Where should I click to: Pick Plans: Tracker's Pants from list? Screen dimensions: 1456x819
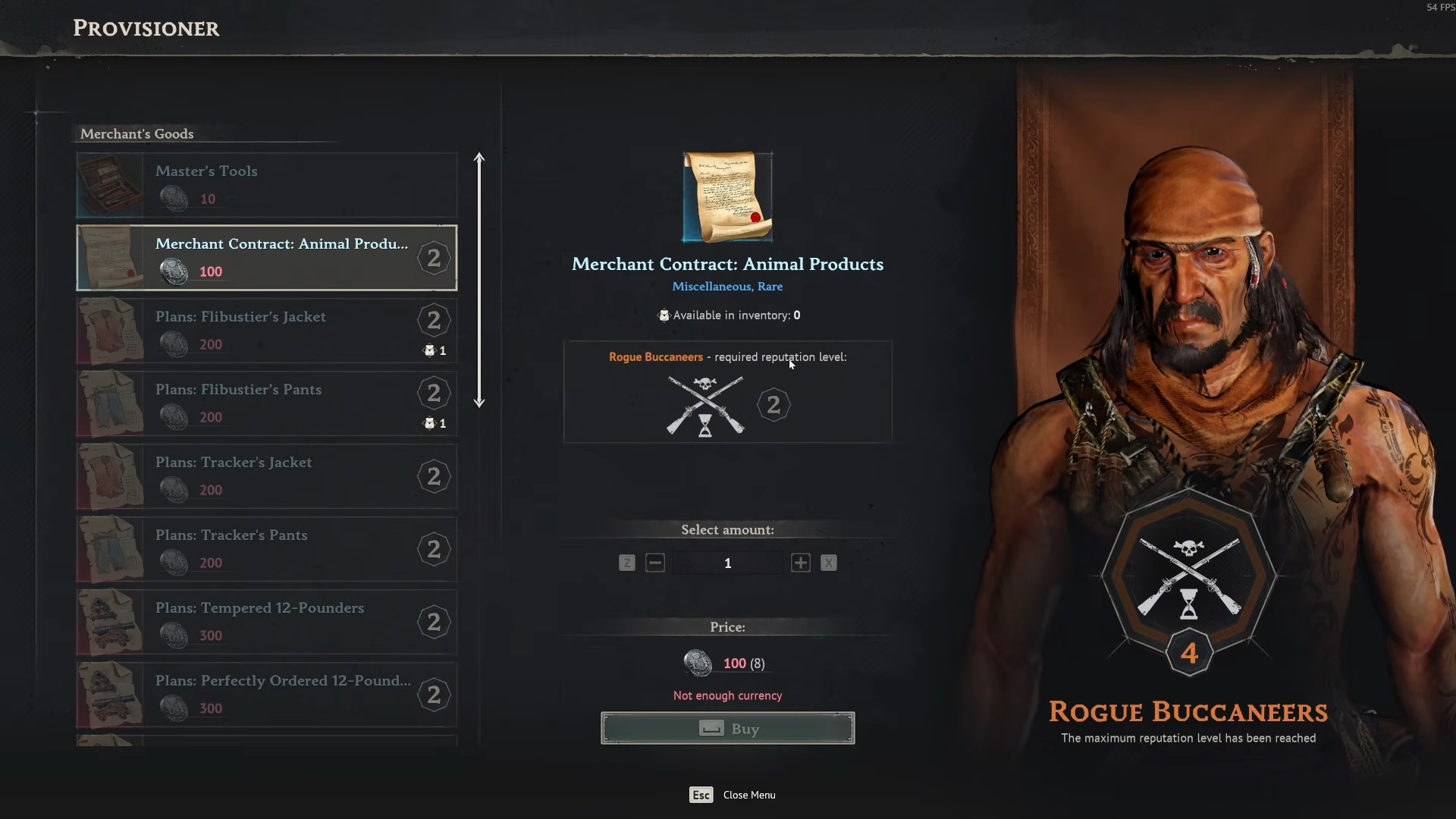pyautogui.click(x=266, y=549)
